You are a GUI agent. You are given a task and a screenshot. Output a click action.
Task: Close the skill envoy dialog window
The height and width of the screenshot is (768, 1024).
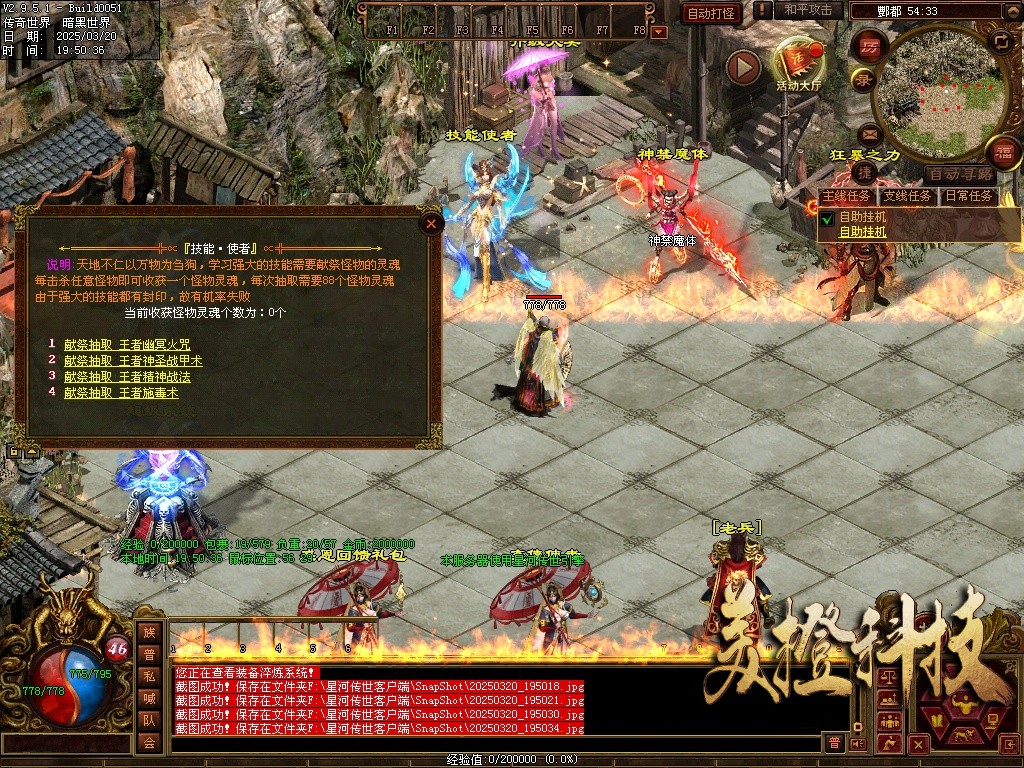click(431, 224)
